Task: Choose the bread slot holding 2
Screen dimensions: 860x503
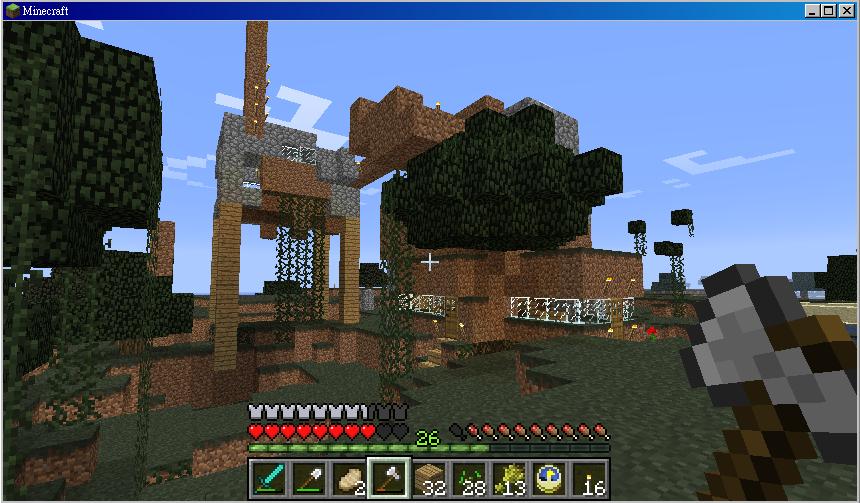Action: [348, 479]
